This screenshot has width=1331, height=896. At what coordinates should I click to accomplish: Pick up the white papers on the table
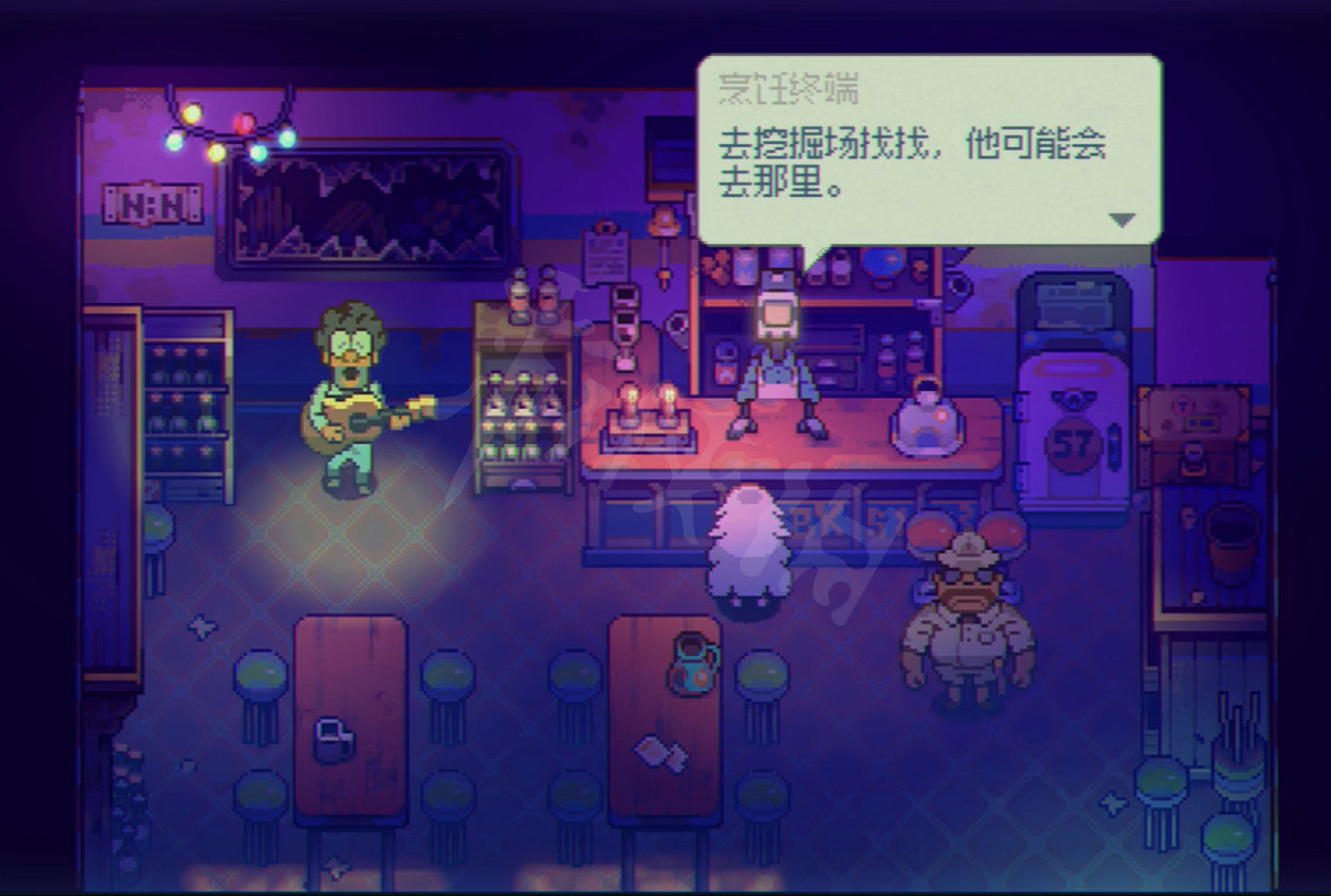(659, 755)
